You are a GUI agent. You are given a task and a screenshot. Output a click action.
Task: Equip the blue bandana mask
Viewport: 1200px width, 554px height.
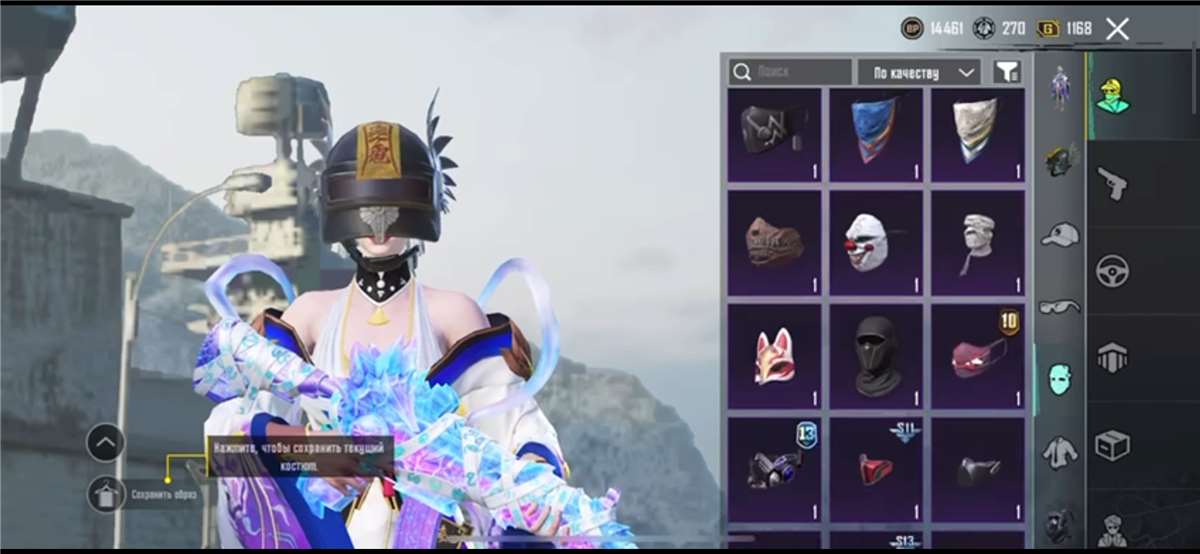(876, 135)
